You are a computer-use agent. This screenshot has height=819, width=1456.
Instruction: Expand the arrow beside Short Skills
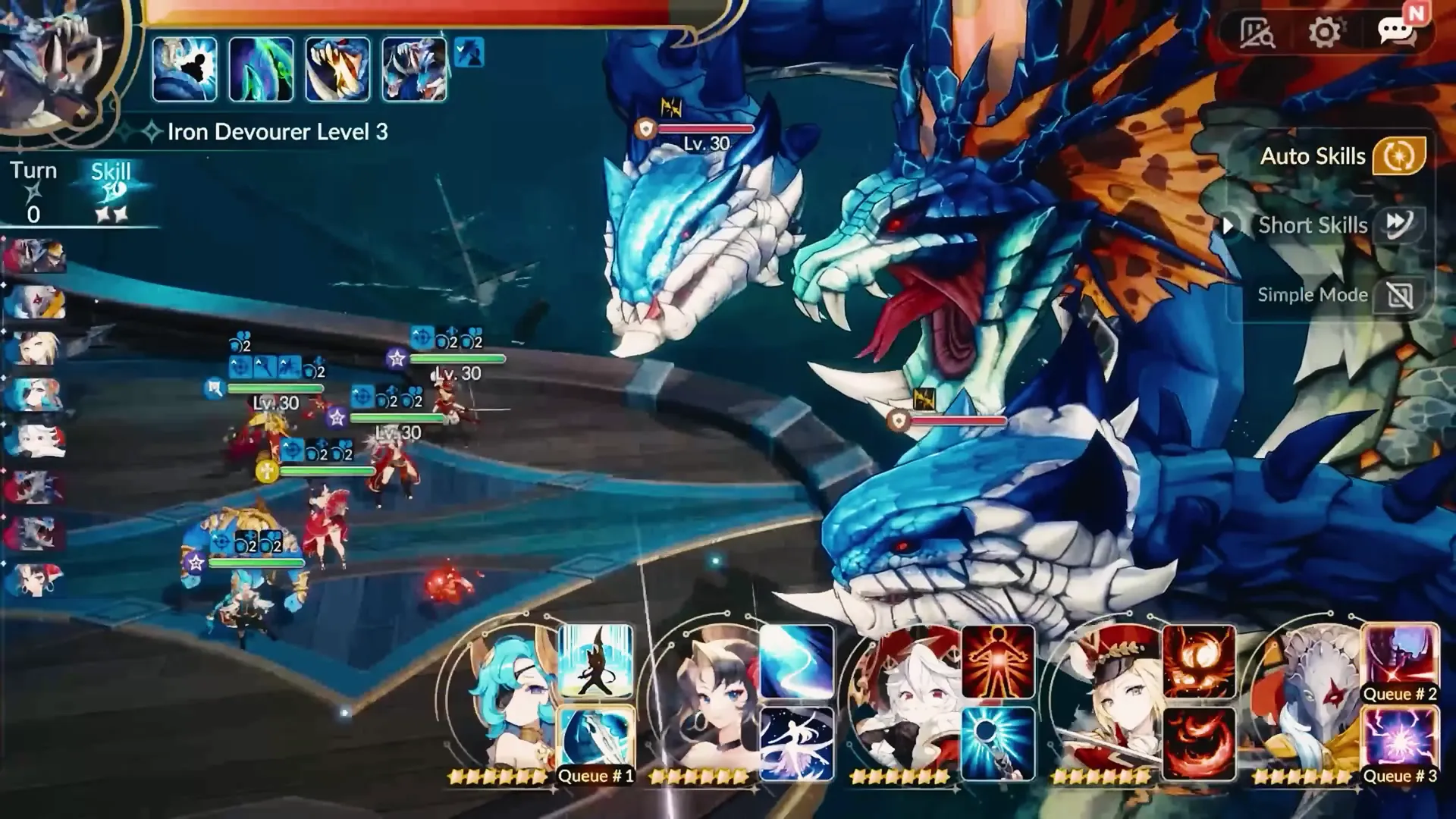(1229, 225)
